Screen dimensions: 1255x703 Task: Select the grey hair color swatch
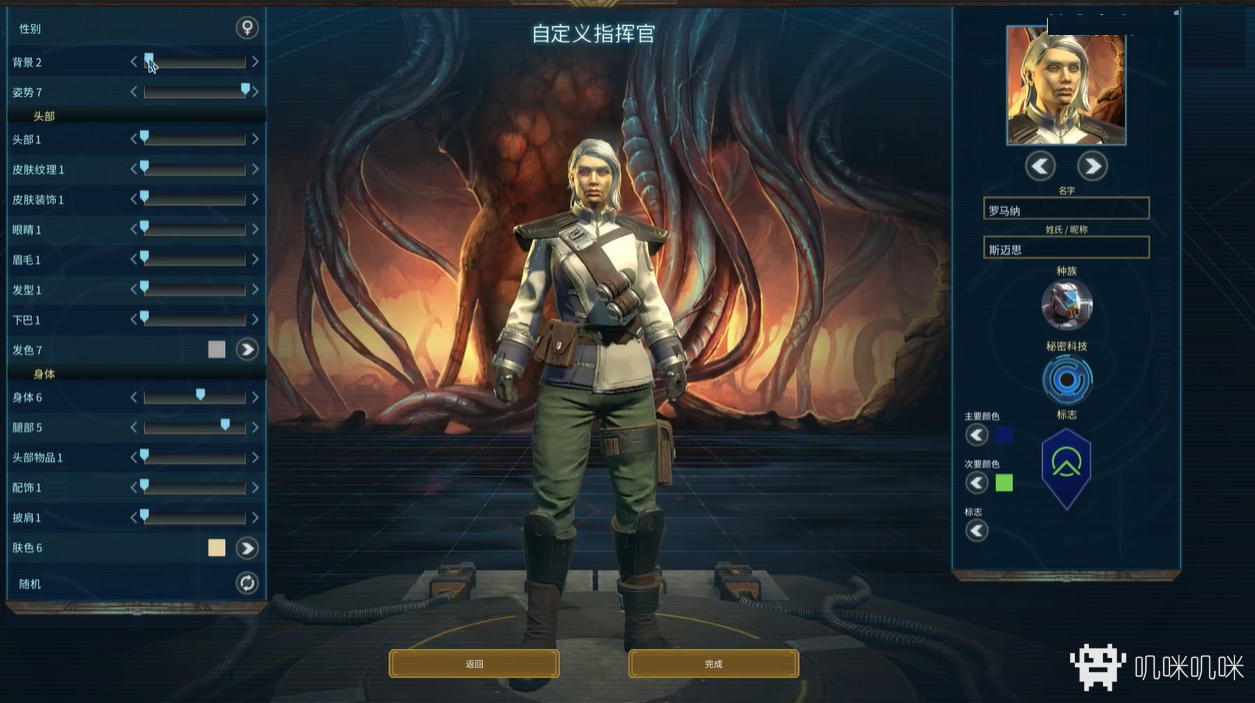217,349
